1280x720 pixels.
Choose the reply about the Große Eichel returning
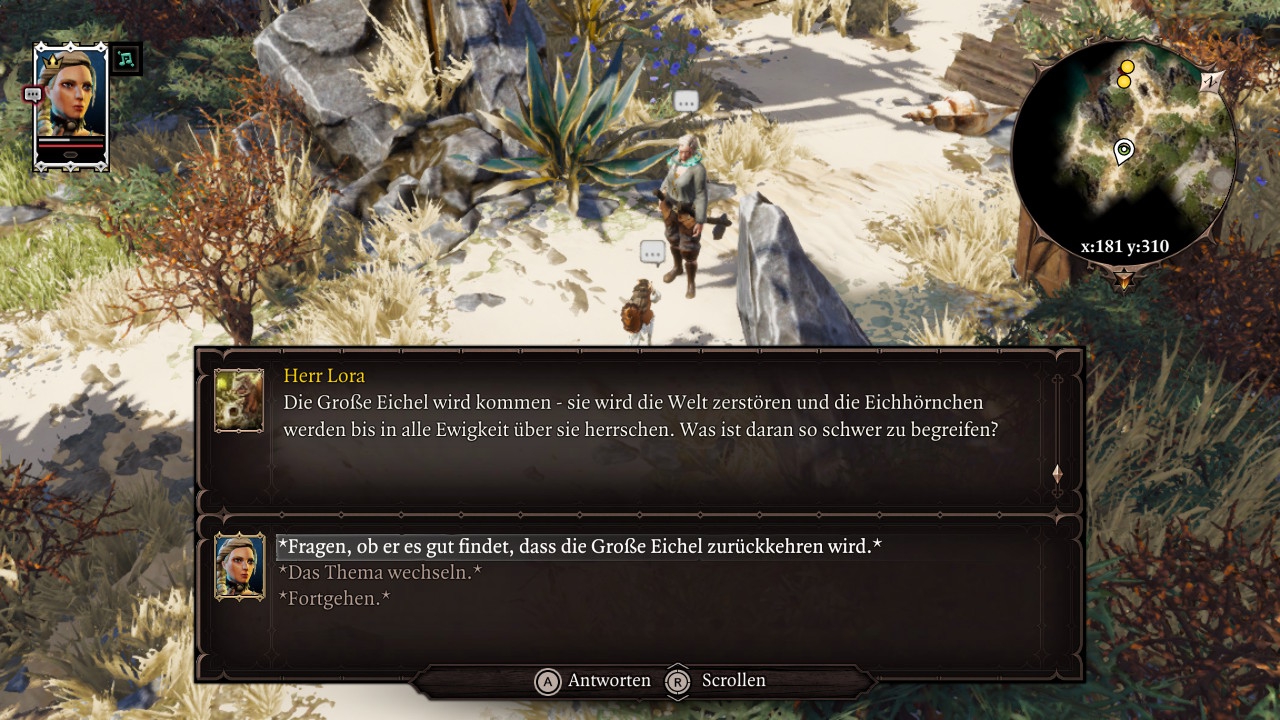[x=579, y=547]
